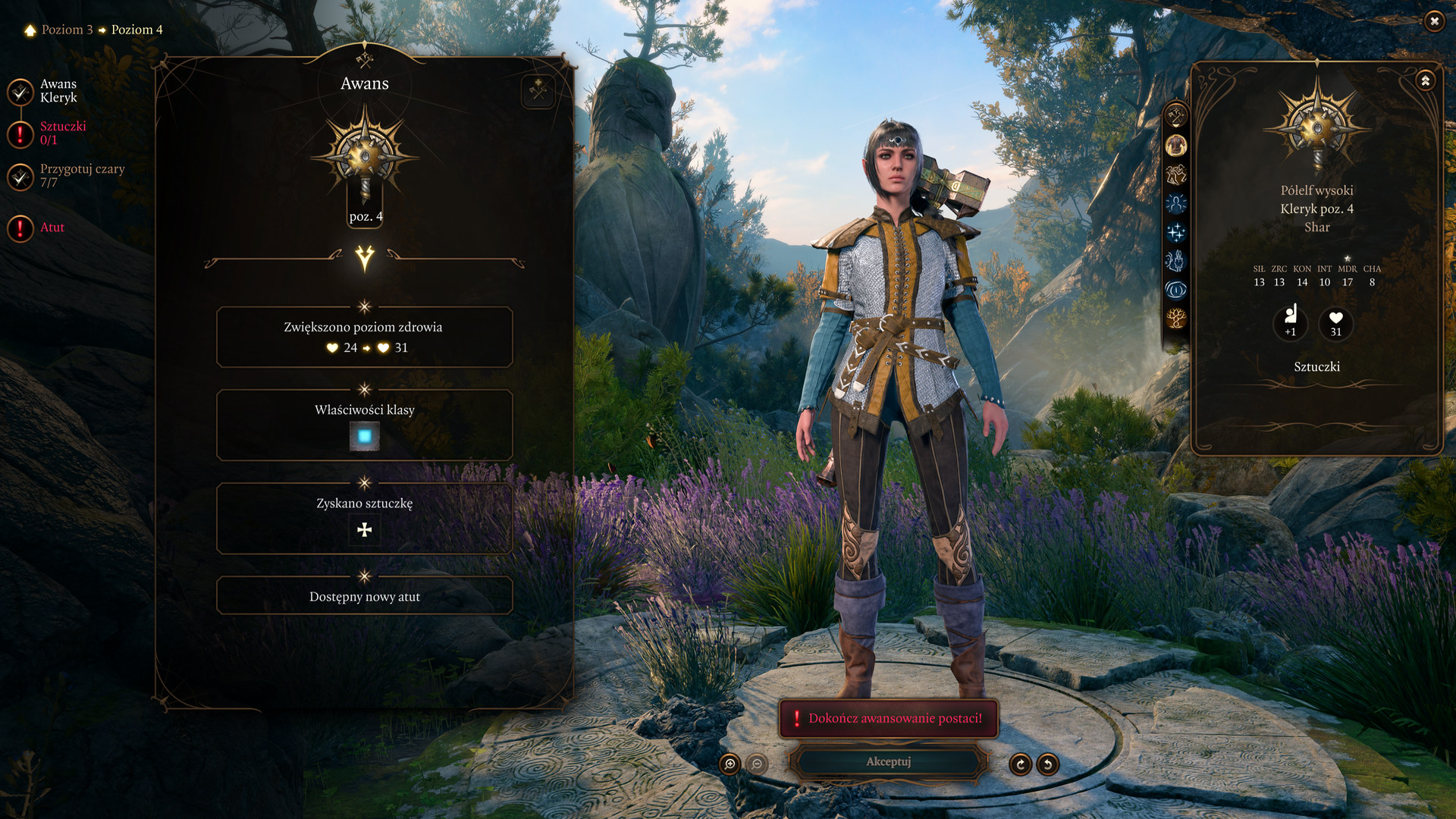Go to the Przygotuj czary step
This screenshot has width=1456, height=819.
81,175
